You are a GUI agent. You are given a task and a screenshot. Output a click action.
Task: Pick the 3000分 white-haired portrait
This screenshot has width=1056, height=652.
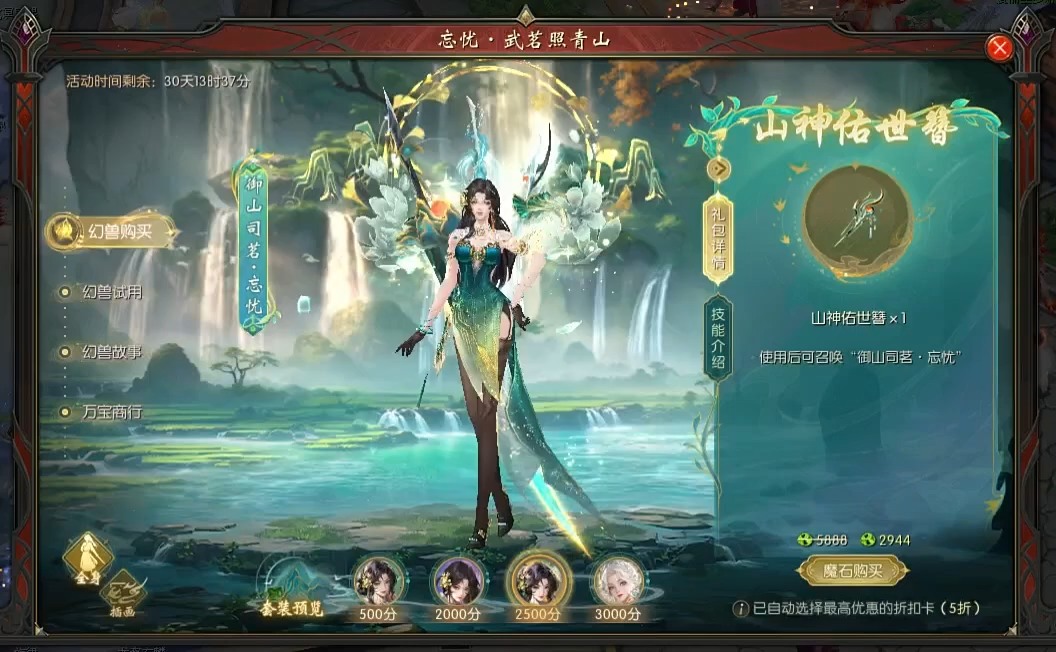(x=617, y=580)
